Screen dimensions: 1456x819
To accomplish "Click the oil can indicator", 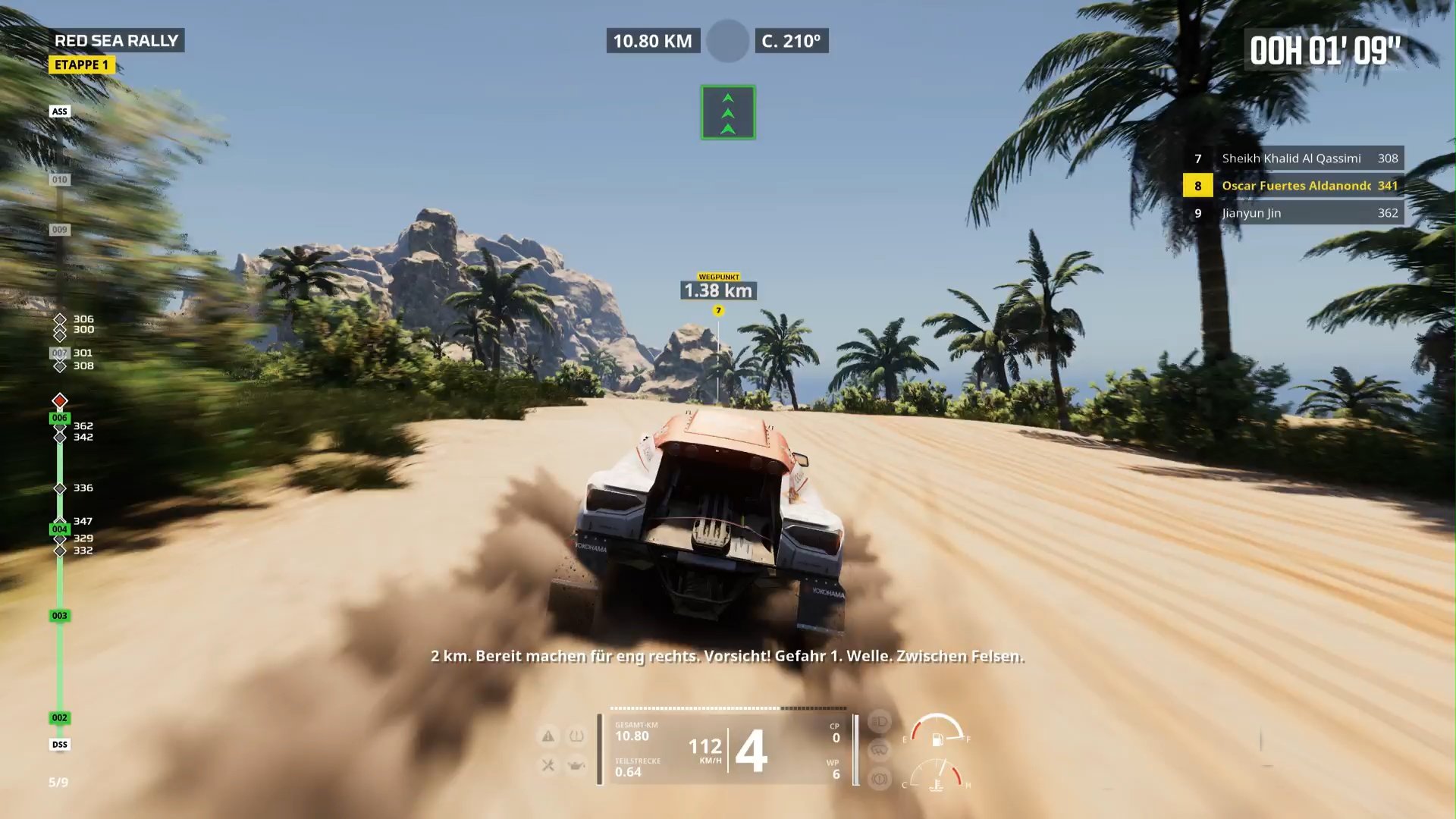I will [x=576, y=765].
